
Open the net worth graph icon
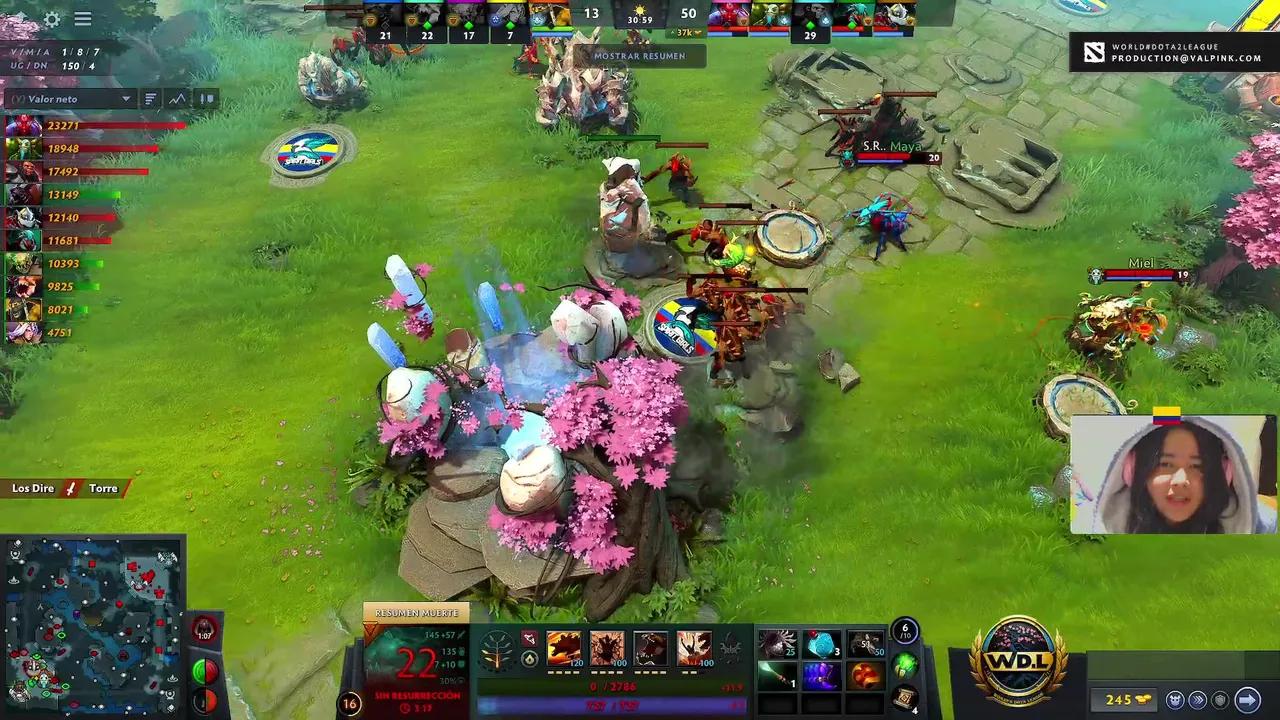click(x=177, y=99)
